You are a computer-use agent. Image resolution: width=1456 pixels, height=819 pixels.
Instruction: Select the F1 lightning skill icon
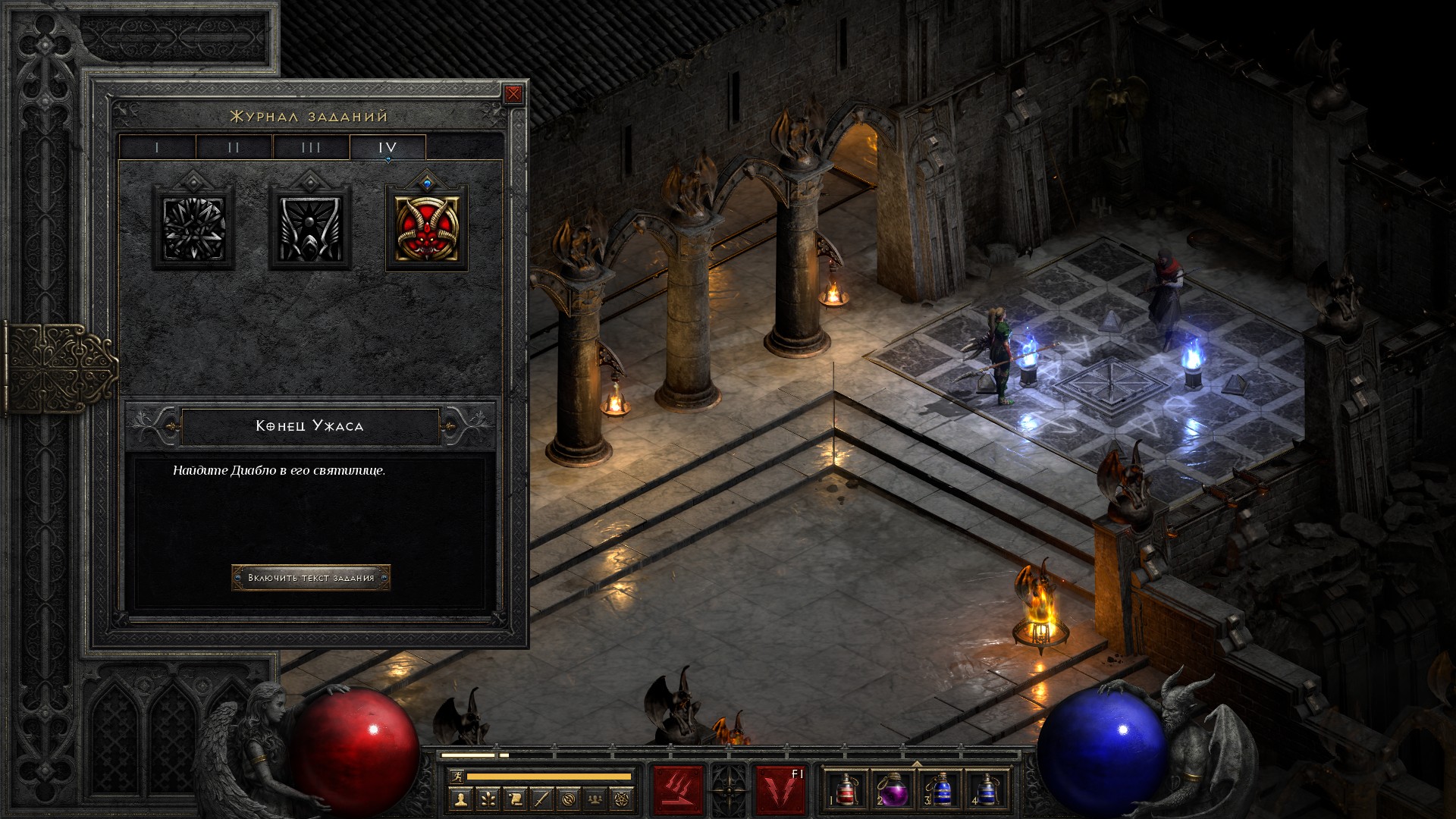780,790
